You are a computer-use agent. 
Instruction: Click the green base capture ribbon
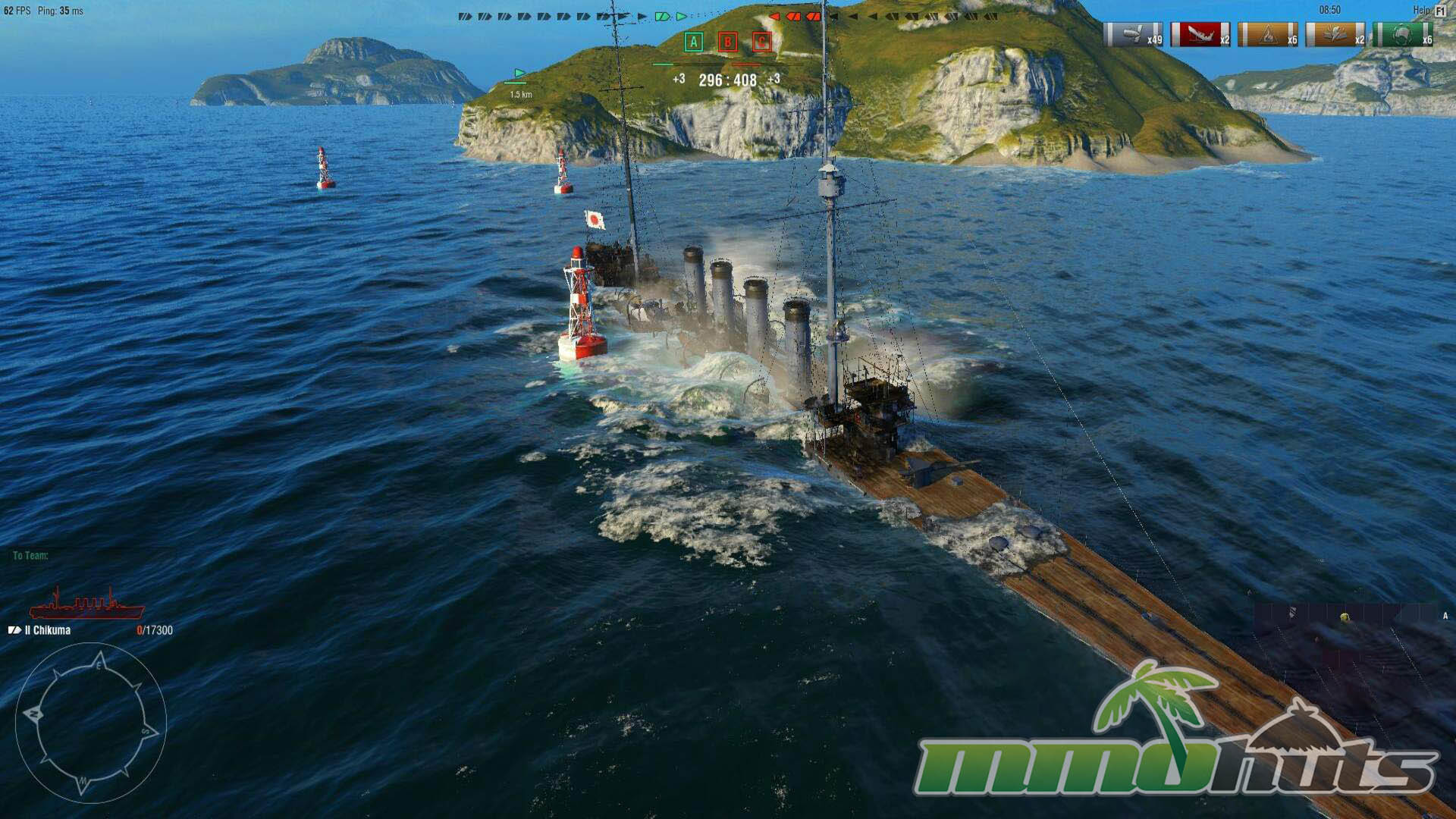pyautogui.click(x=1402, y=35)
